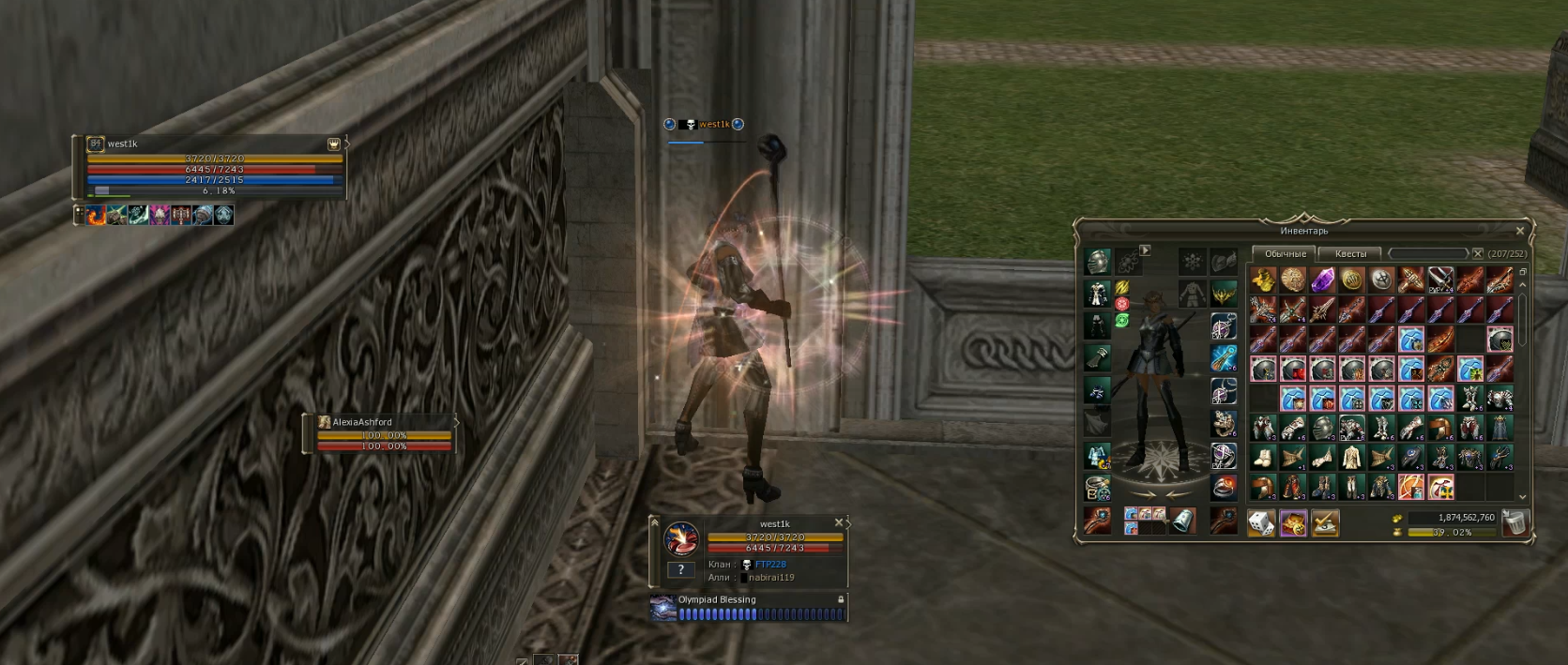The width and height of the screenshot is (1568, 665).
Task: Switch to the Квесты tab
Action: pyautogui.click(x=1350, y=254)
